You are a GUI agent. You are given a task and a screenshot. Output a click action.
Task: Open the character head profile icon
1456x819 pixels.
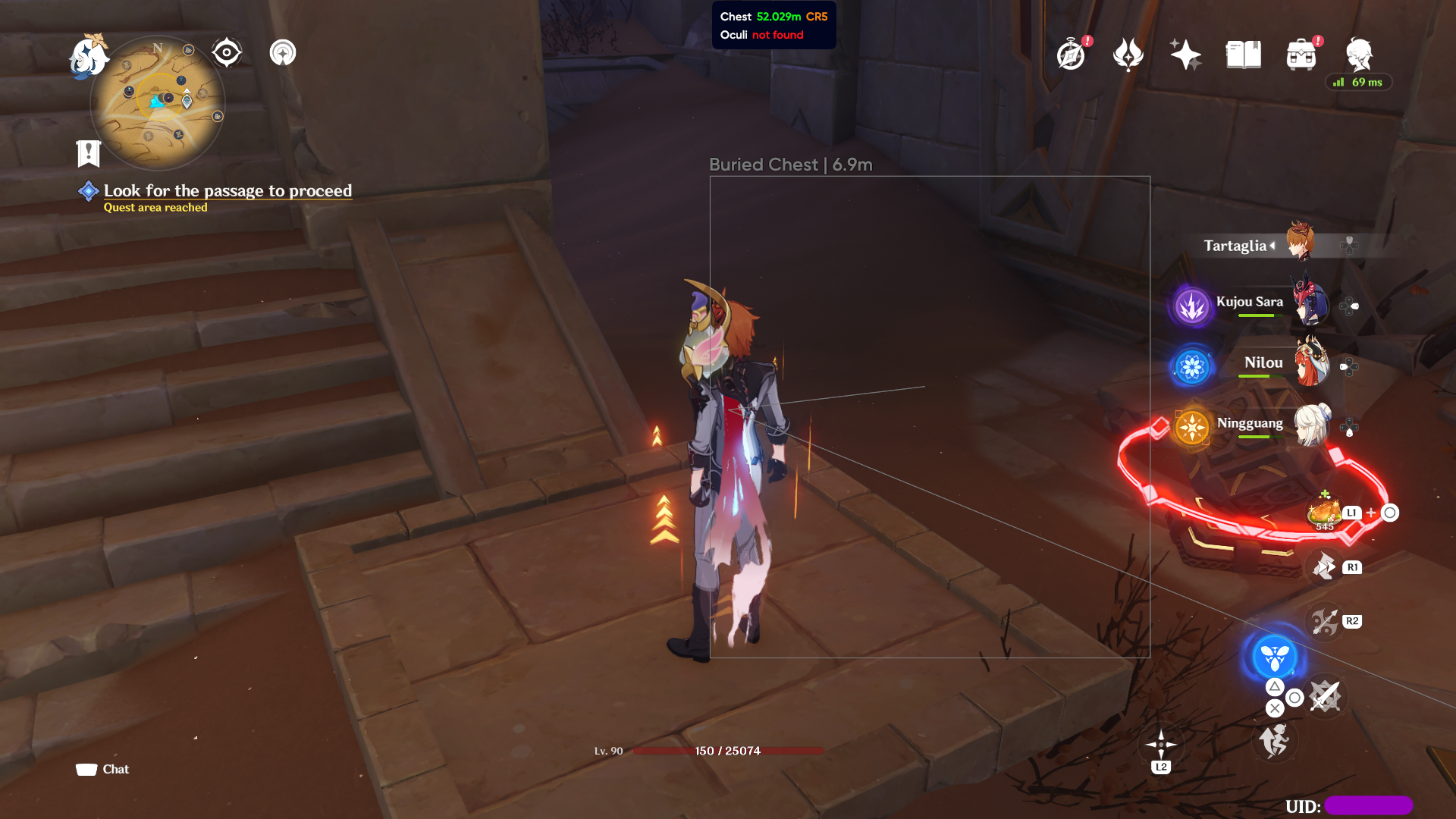point(1359,55)
